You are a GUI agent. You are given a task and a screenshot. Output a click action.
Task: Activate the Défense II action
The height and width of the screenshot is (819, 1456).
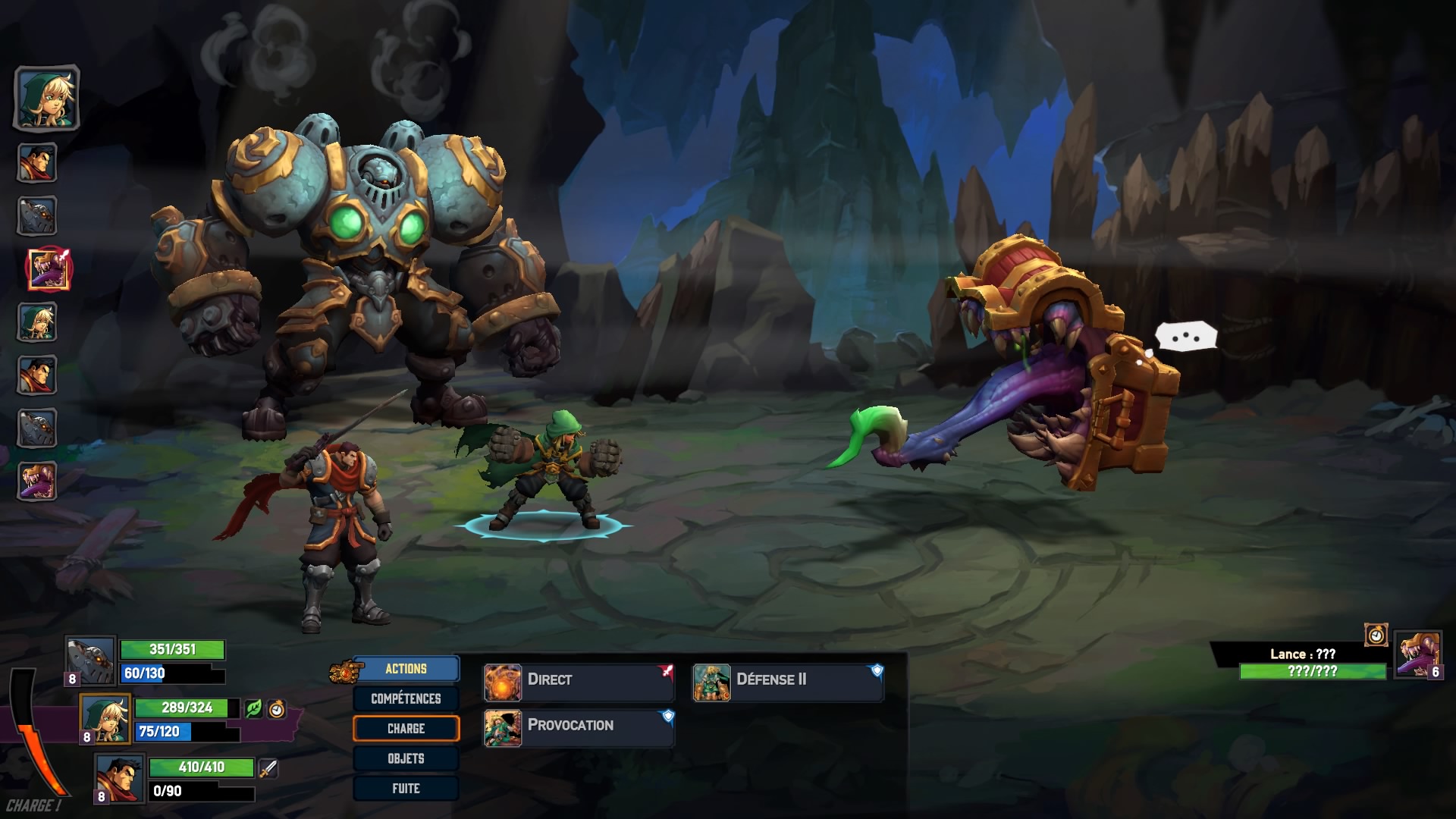click(x=788, y=680)
